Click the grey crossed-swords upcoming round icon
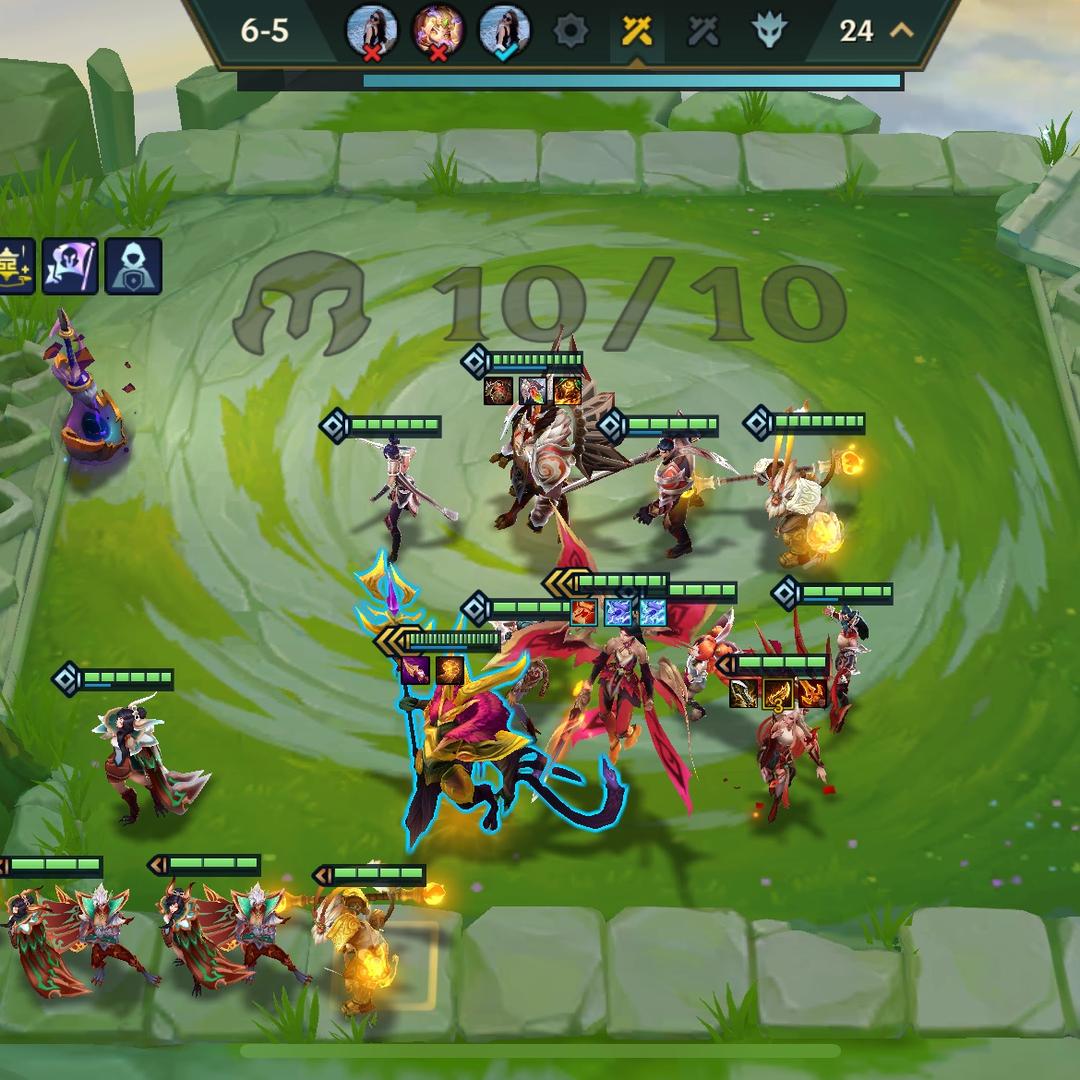 (x=703, y=31)
